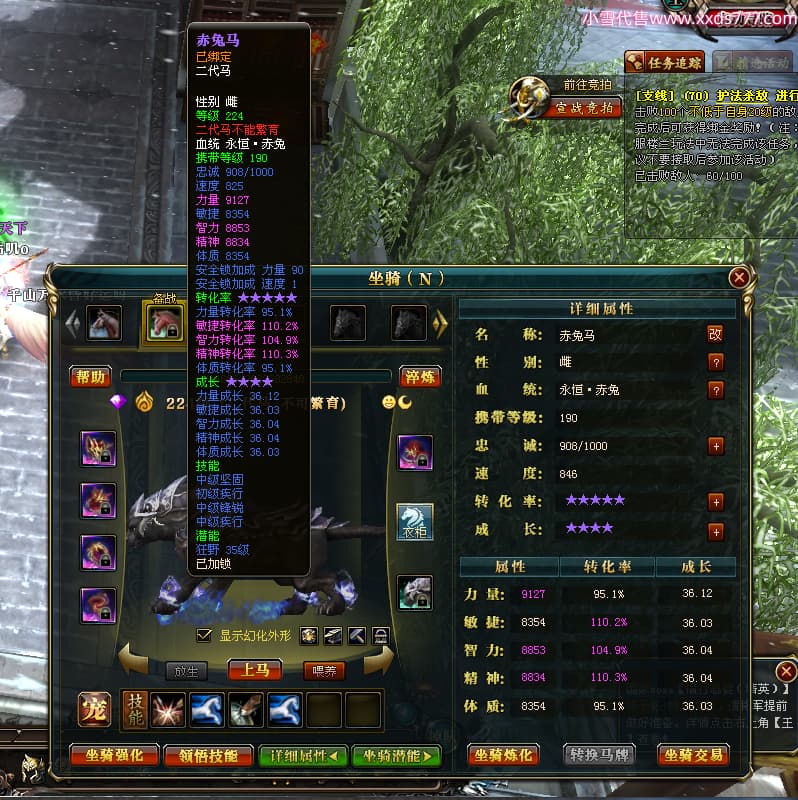Add loyalty with the 忠诚 plus button
The width and height of the screenshot is (798, 800).
(x=715, y=446)
